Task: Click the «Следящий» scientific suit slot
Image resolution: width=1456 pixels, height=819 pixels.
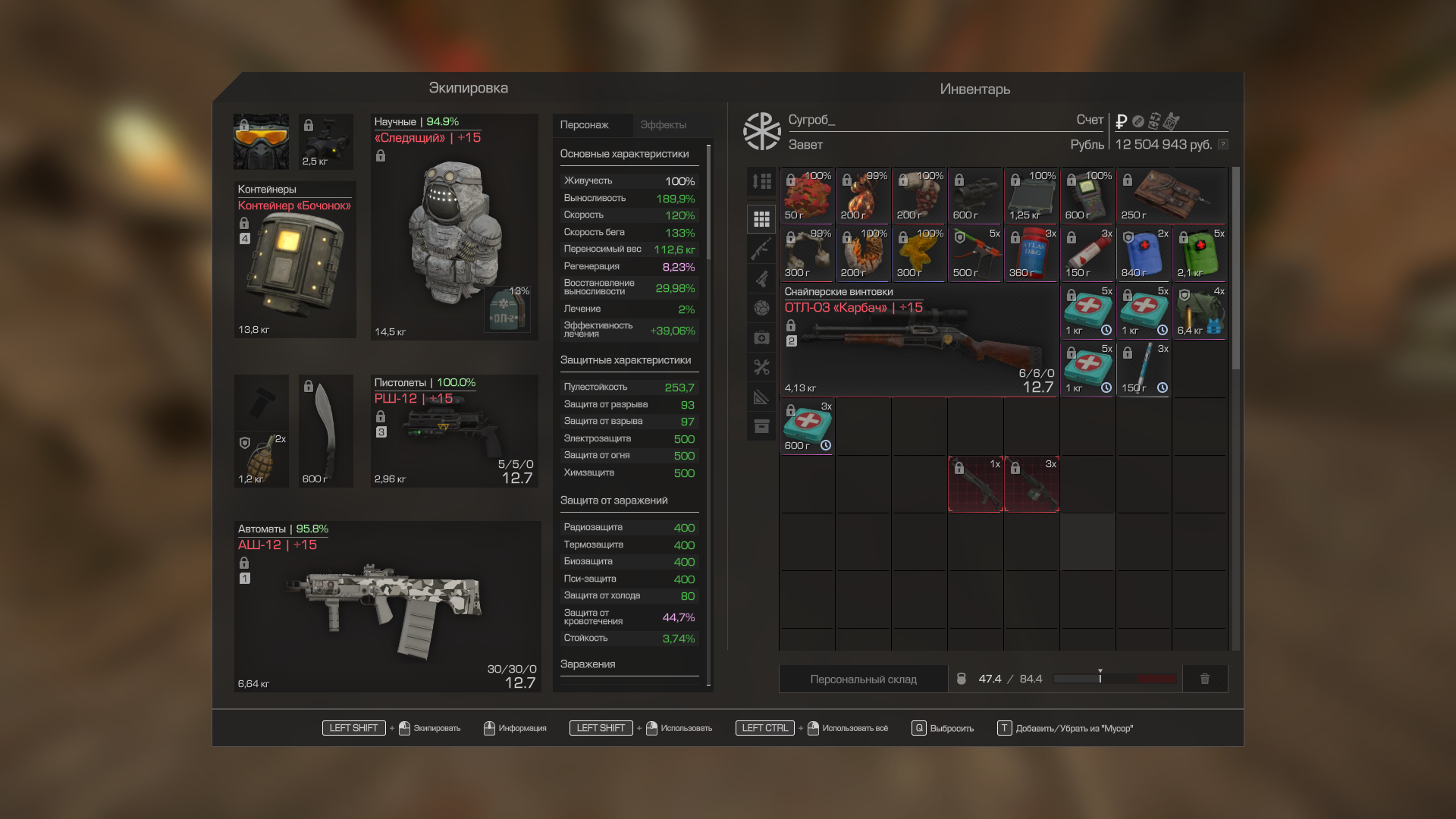Action: tap(453, 227)
